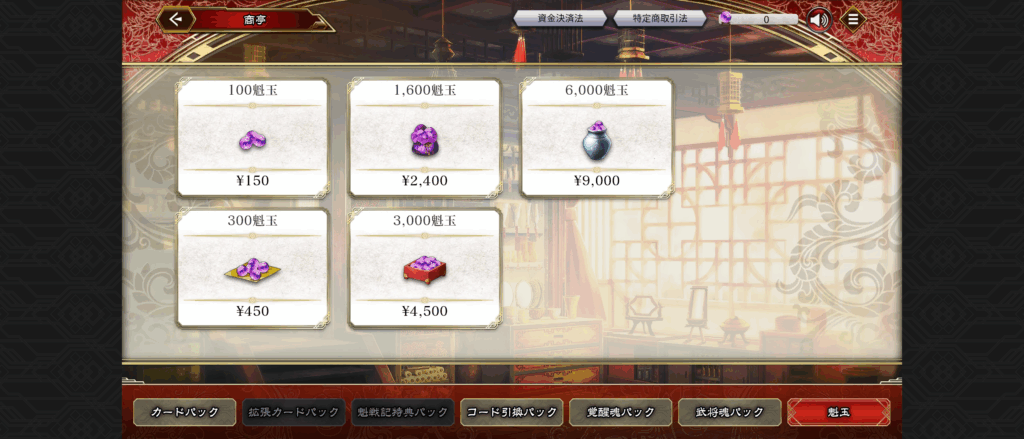The width and height of the screenshot is (1024, 439).
Task: Buy the 100魅玉 pack for ¥150
Action: pyautogui.click(x=252, y=138)
